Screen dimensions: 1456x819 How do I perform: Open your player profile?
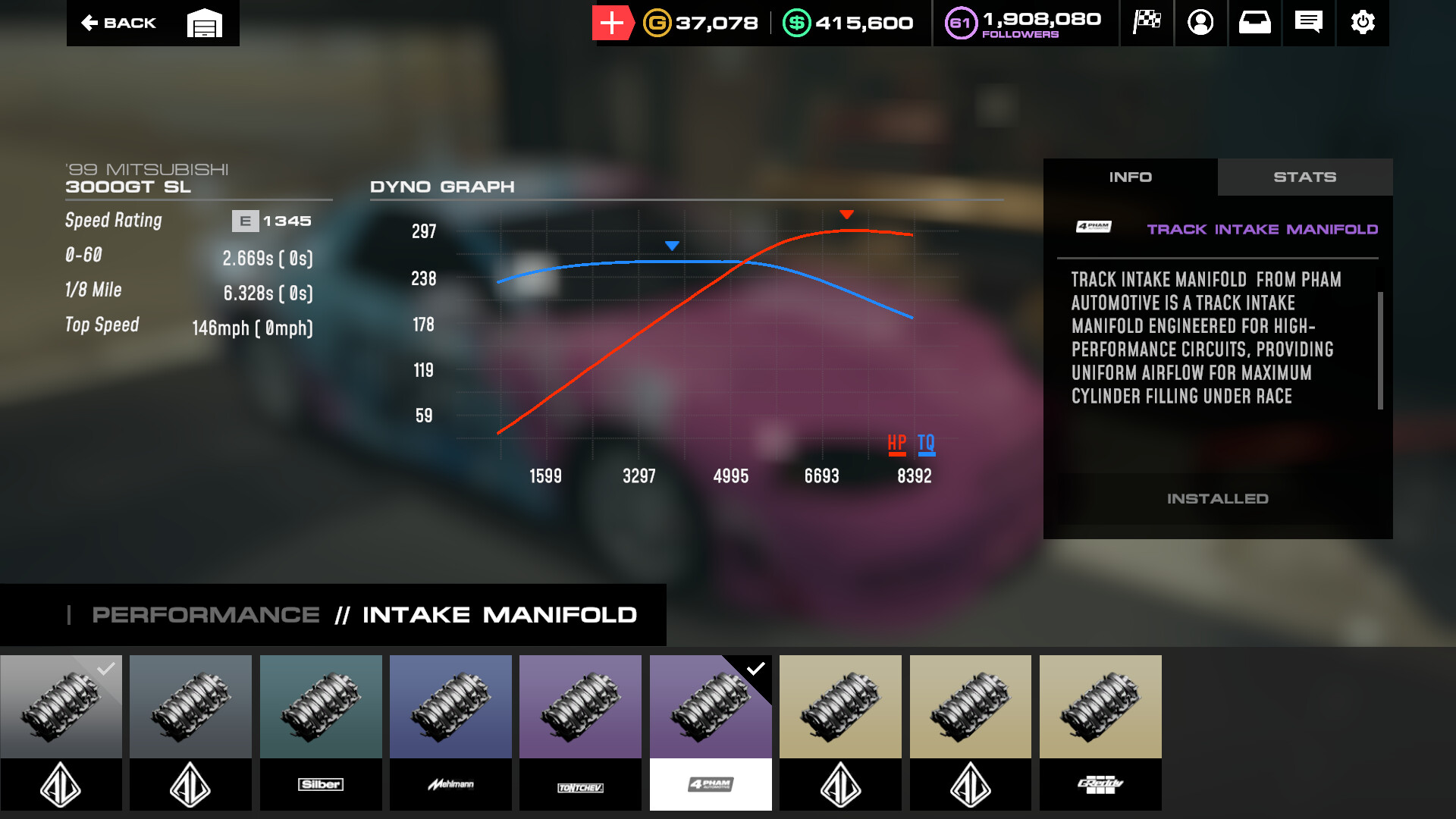1200,23
